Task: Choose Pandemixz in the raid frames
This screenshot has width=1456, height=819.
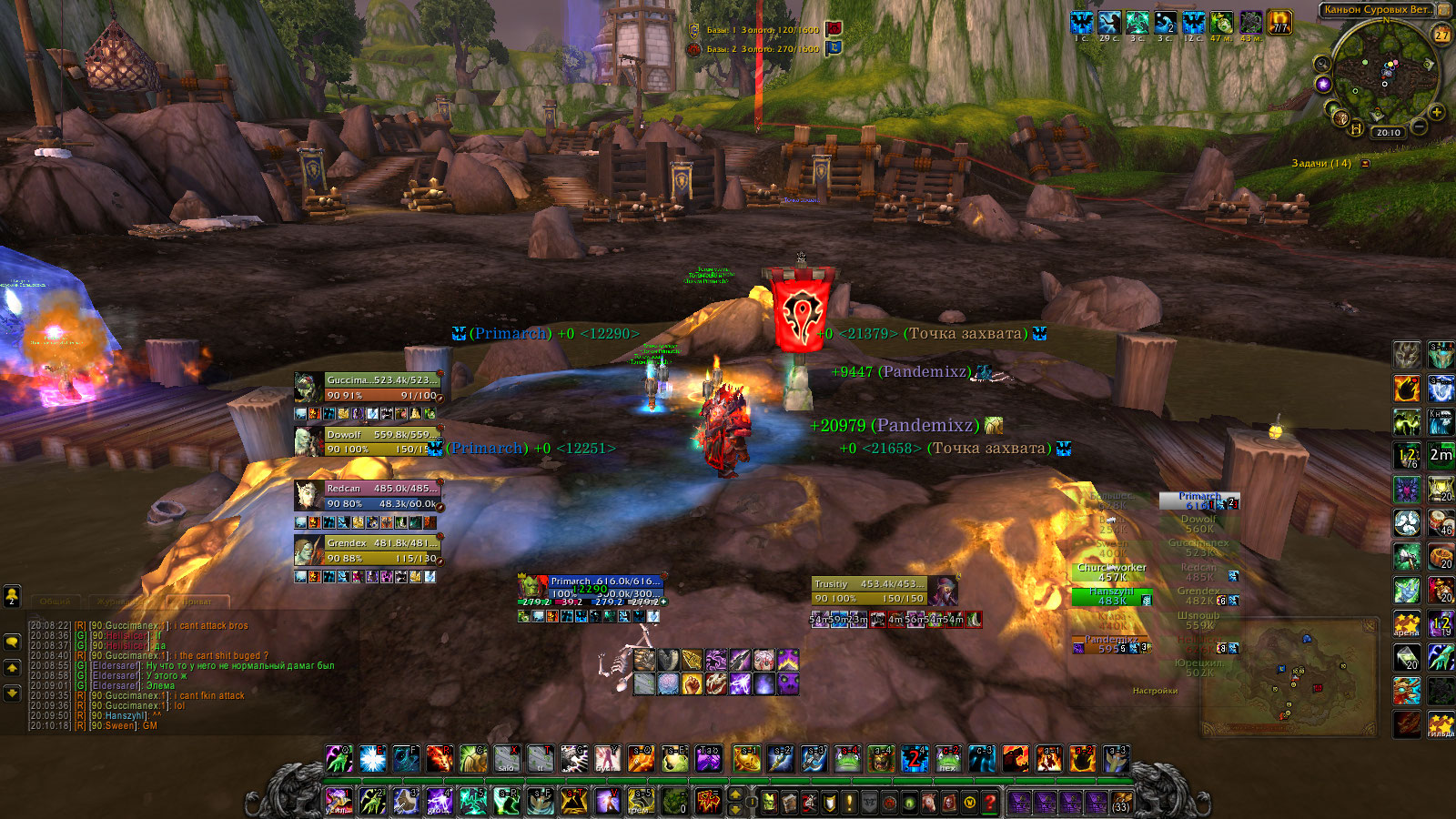Action: click(1112, 644)
